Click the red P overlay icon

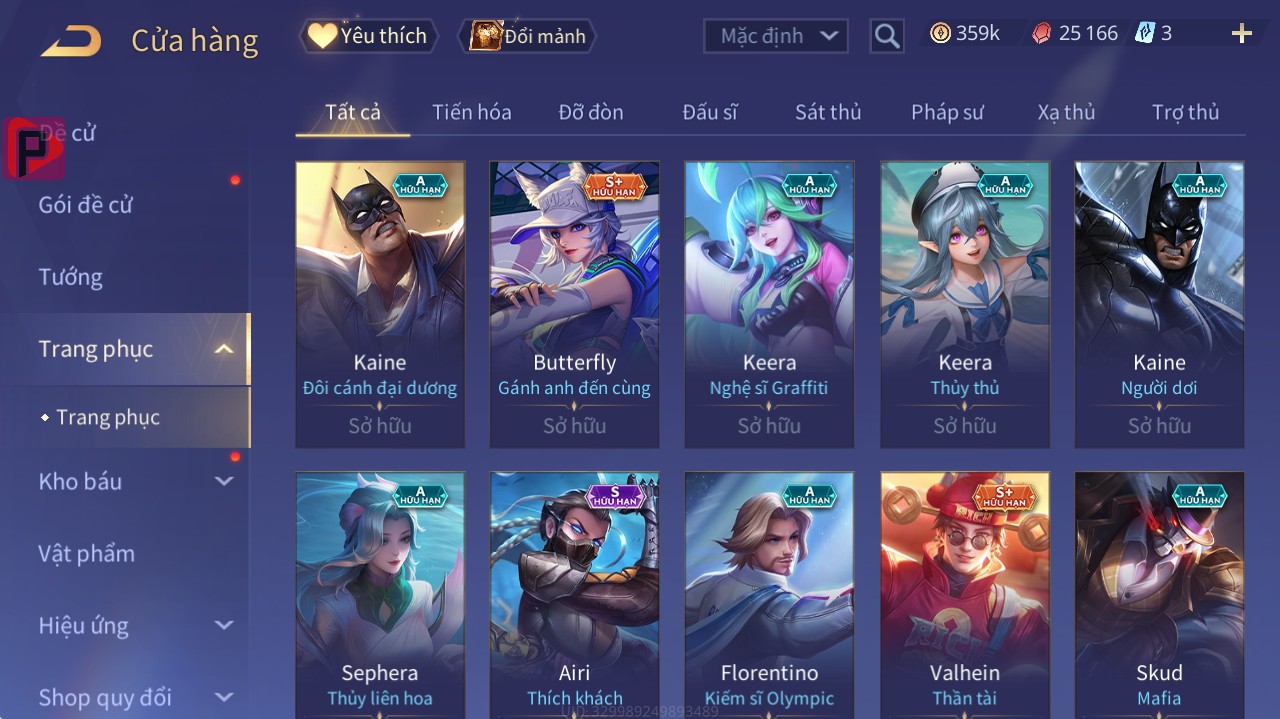point(32,149)
